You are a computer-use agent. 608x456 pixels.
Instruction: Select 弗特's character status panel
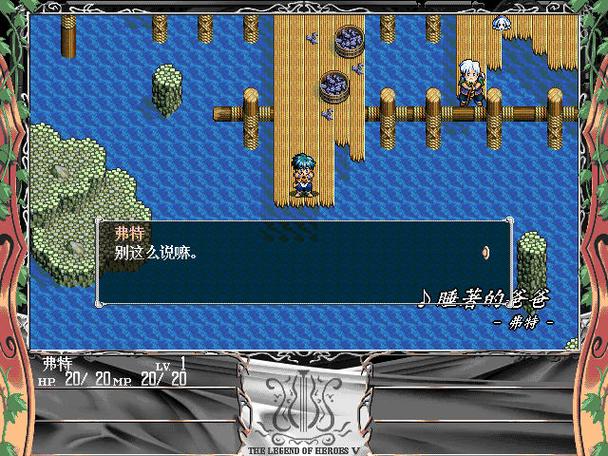115,370
